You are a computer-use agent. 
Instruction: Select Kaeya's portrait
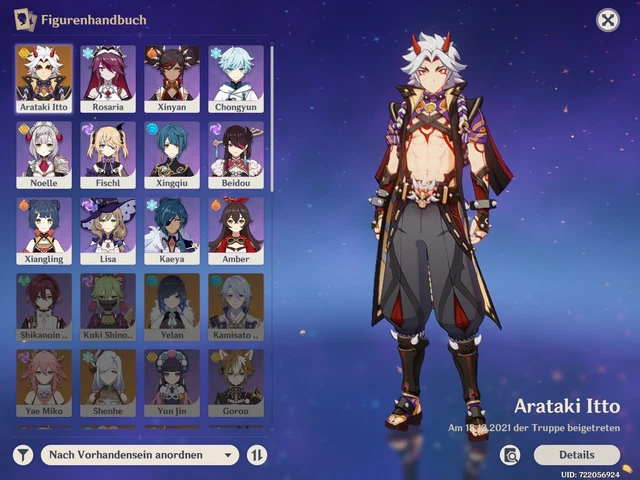[x=172, y=230]
